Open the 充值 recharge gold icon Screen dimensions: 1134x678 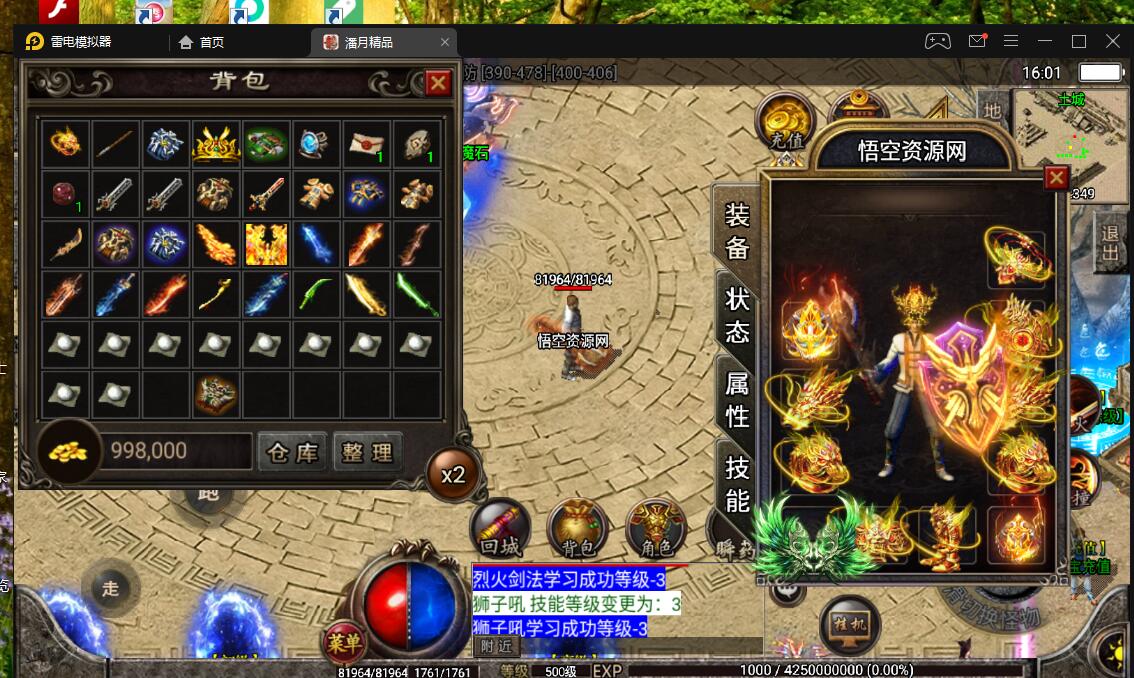pos(787,124)
